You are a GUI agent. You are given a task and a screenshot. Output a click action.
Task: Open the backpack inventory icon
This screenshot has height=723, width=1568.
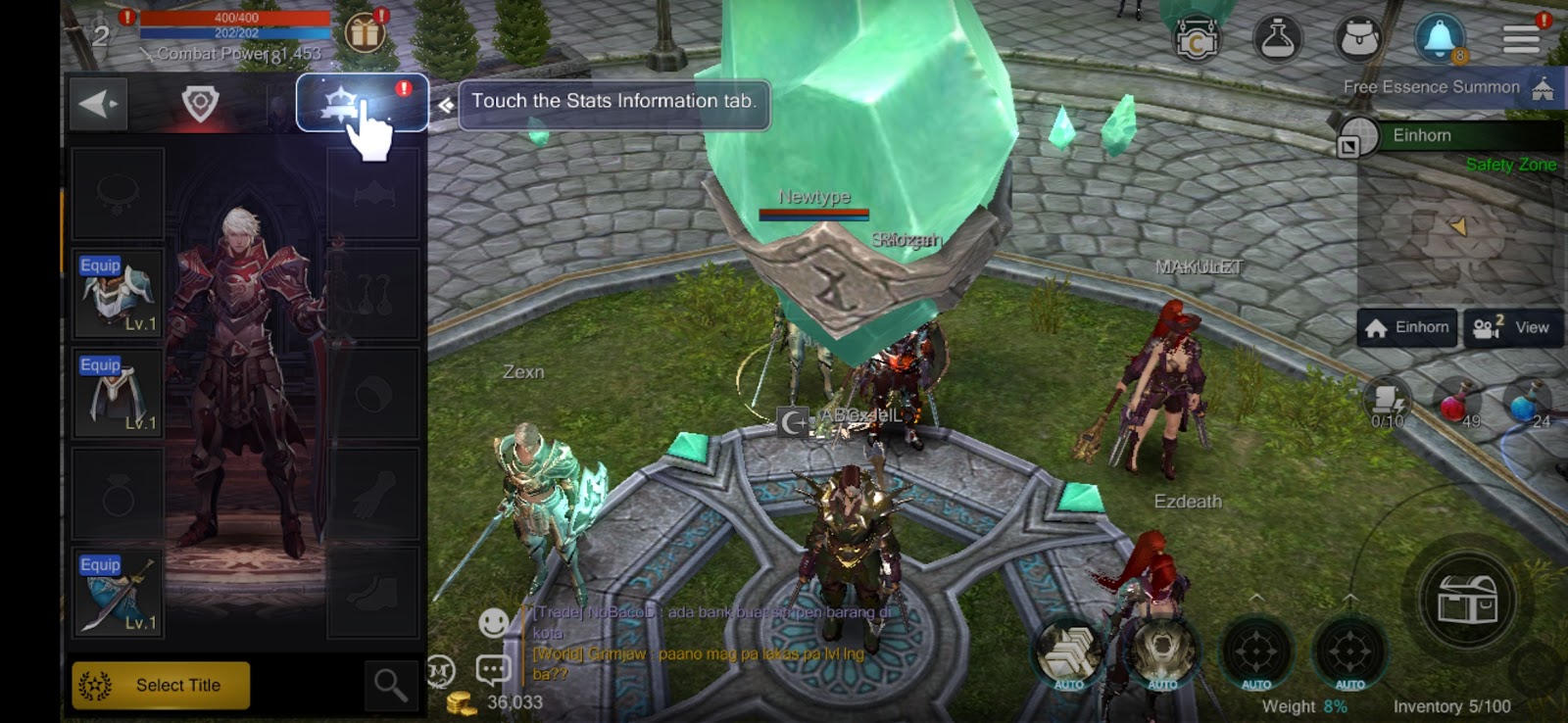click(x=1359, y=39)
